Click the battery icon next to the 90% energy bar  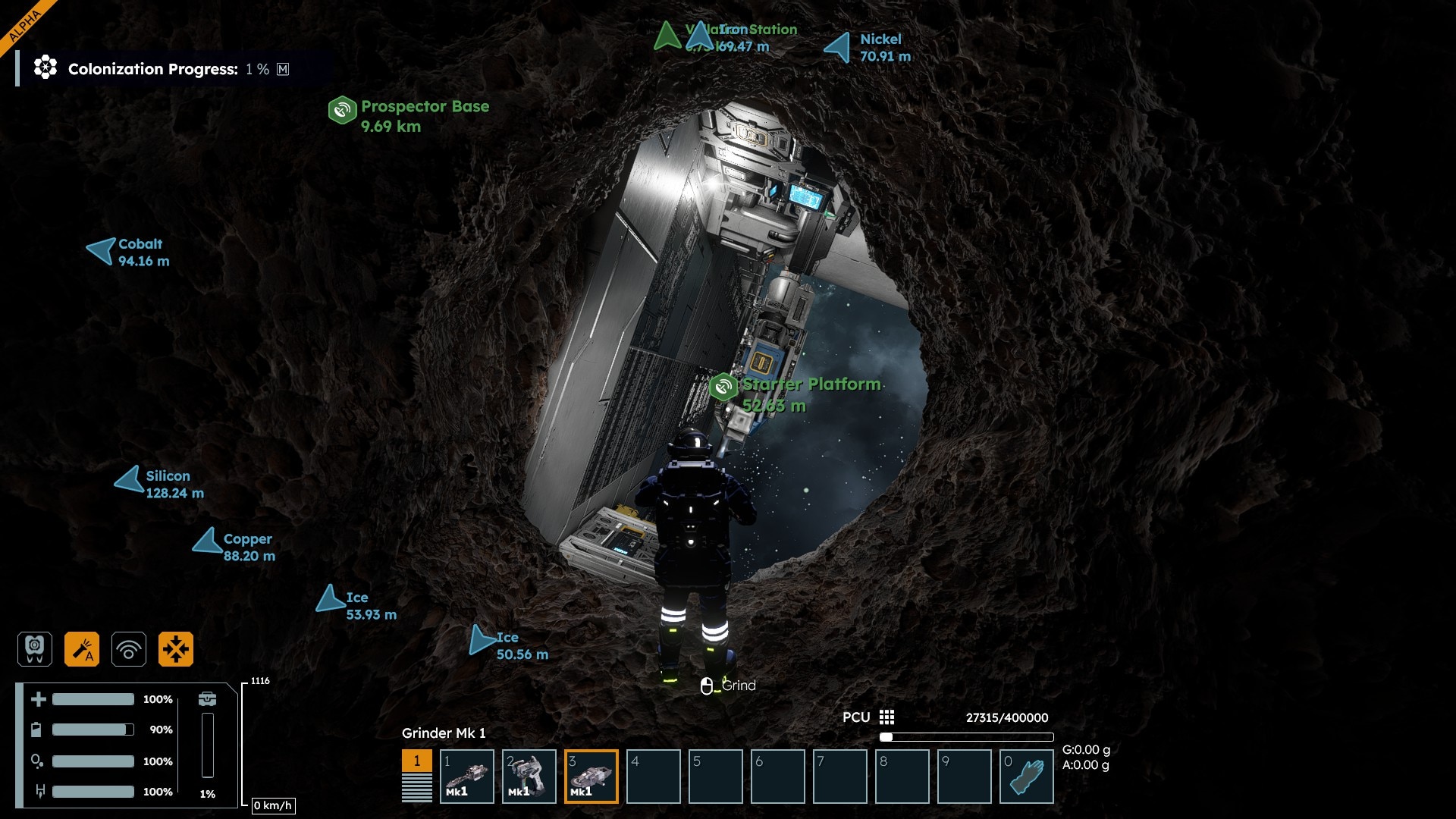pyautogui.click(x=36, y=730)
